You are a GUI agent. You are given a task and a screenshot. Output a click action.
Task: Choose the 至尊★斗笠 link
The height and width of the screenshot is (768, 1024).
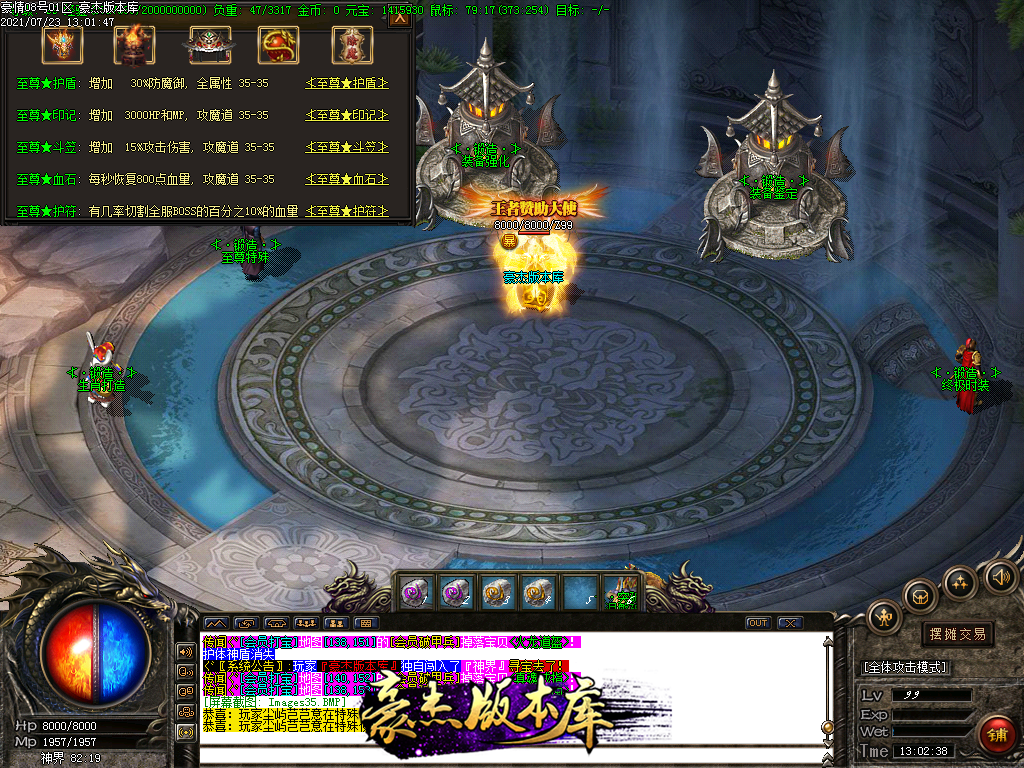(x=346, y=148)
